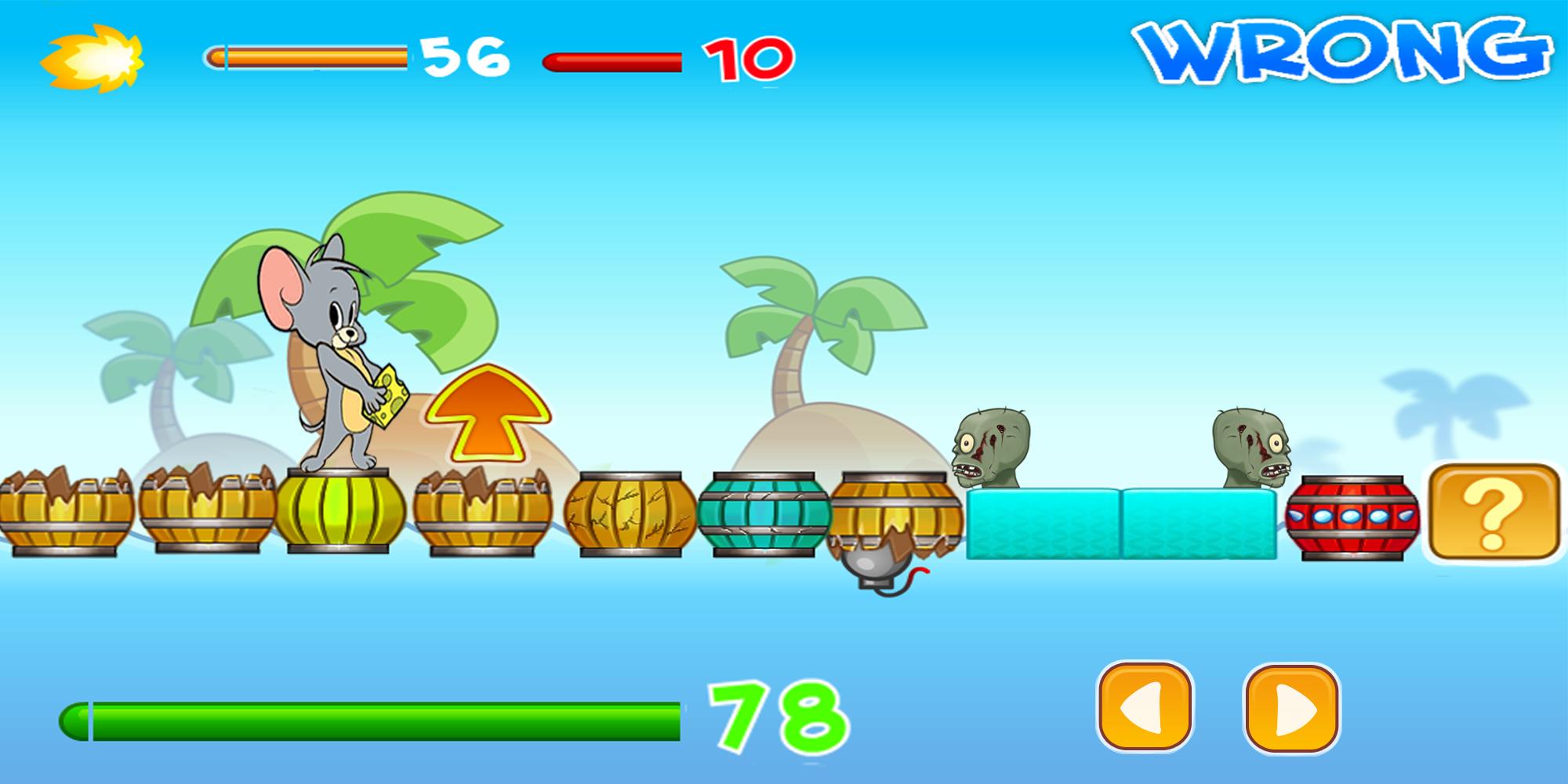Fire using the fireball icon
1568x784 pixels.
pyautogui.click(x=93, y=58)
